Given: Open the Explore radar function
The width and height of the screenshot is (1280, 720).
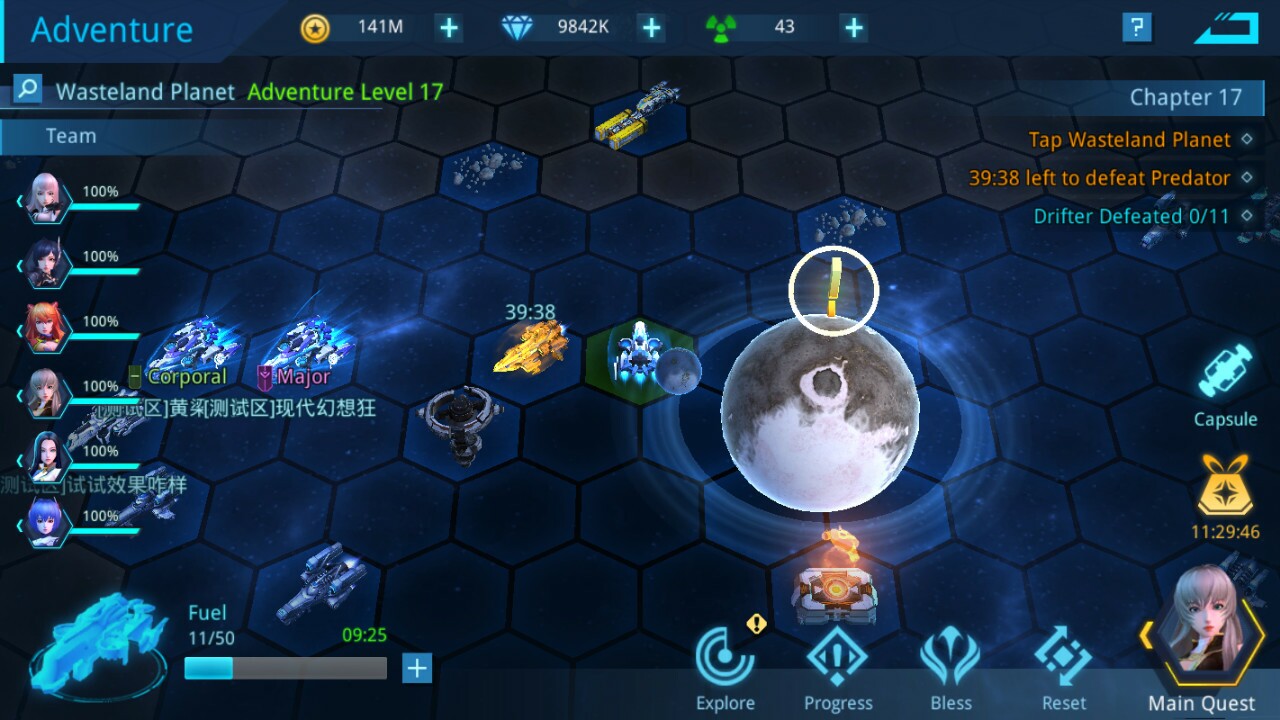Looking at the screenshot, I should (724, 660).
